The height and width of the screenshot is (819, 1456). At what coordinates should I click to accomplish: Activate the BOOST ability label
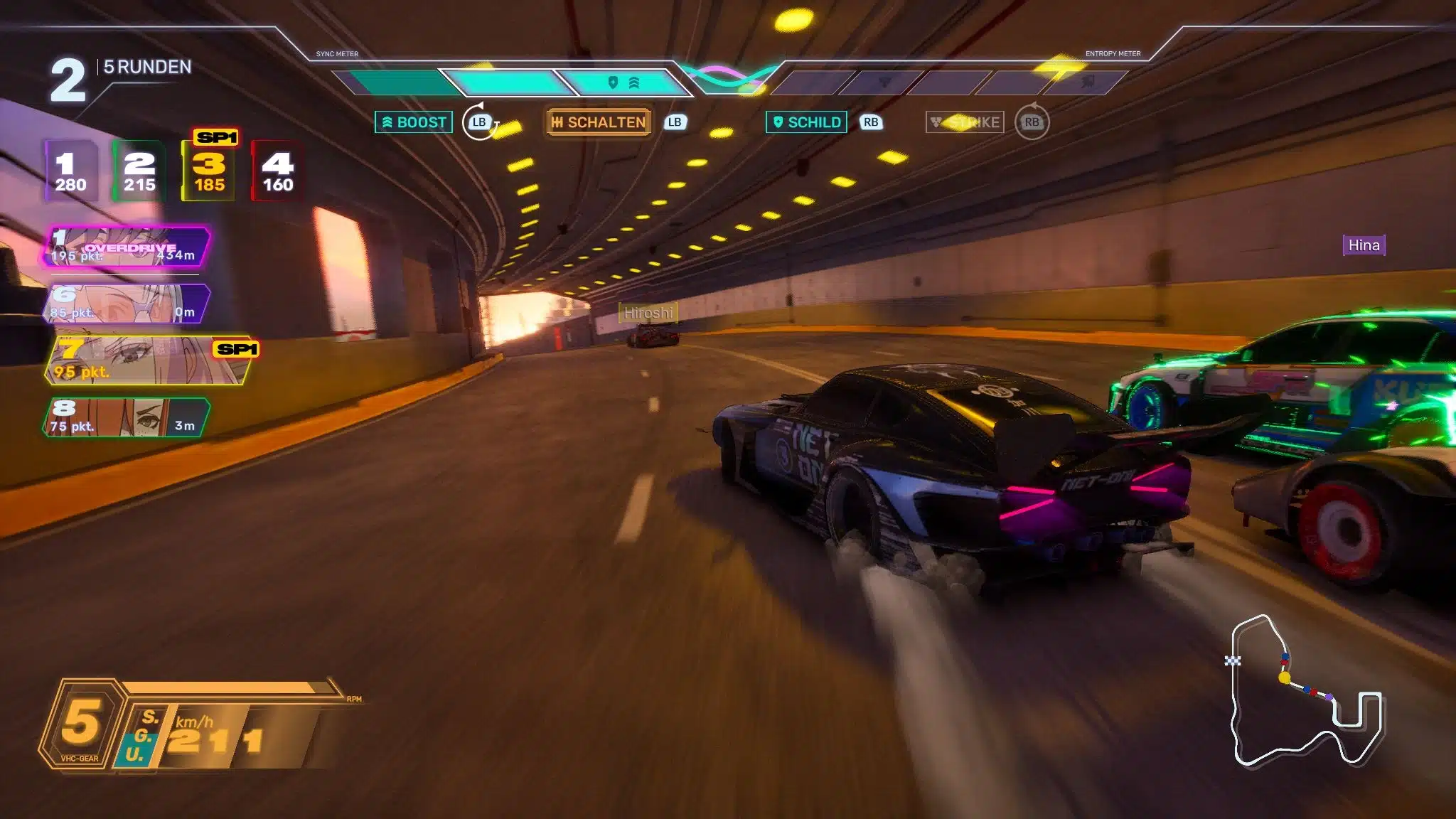coord(414,122)
